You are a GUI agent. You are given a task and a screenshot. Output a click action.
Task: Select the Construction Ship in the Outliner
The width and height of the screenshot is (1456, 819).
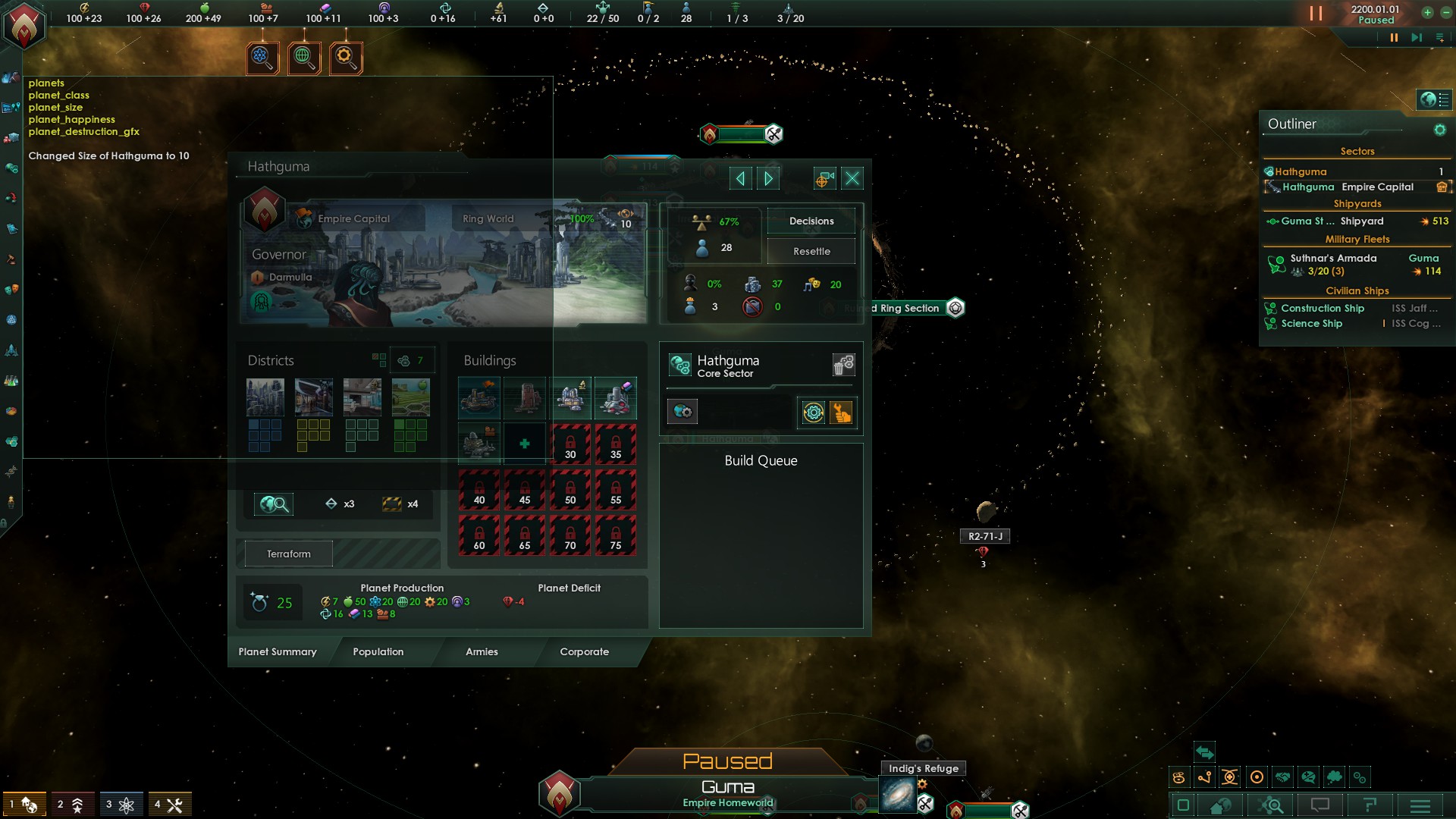[x=1323, y=308]
